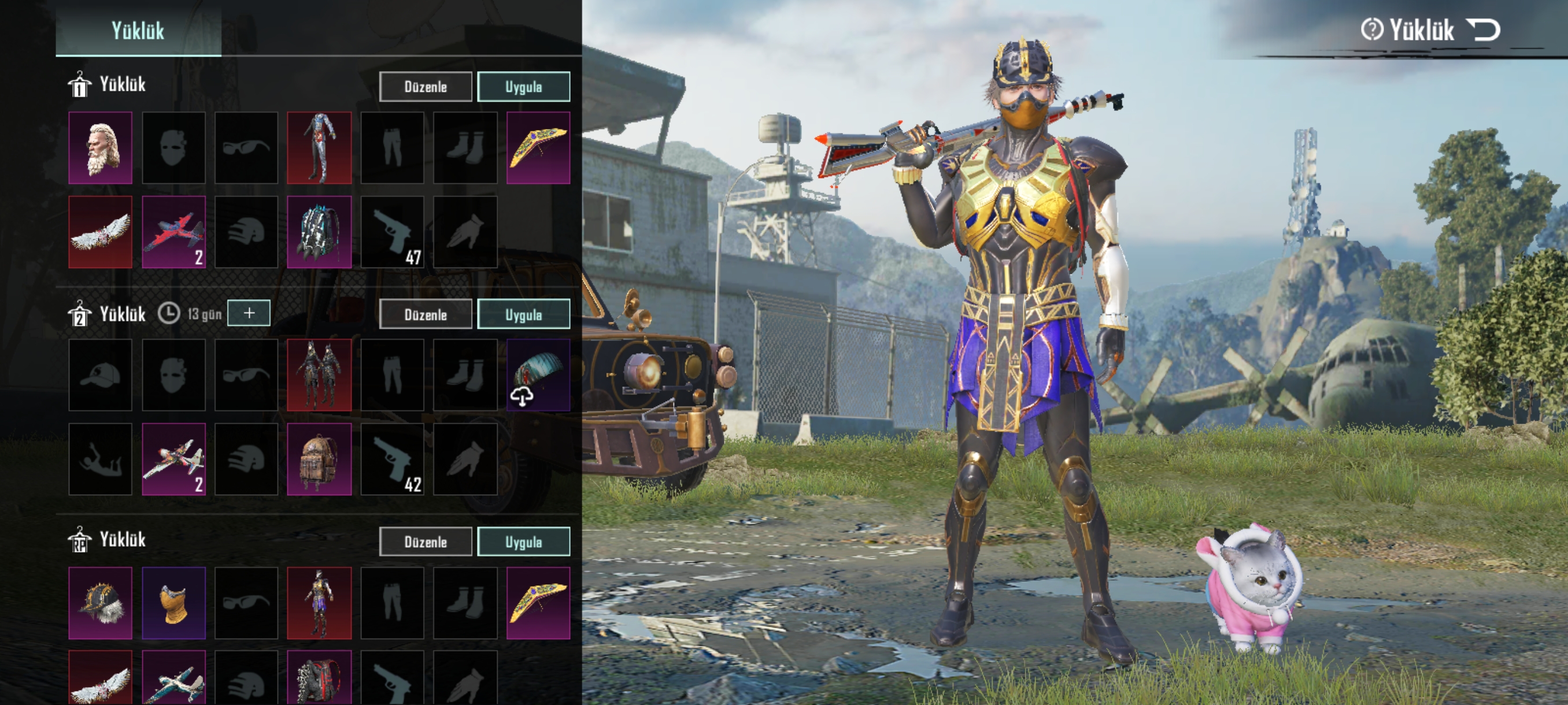The height and width of the screenshot is (705, 1568).
Task: Apply loadout 2 with Uygula
Action: coord(523,314)
